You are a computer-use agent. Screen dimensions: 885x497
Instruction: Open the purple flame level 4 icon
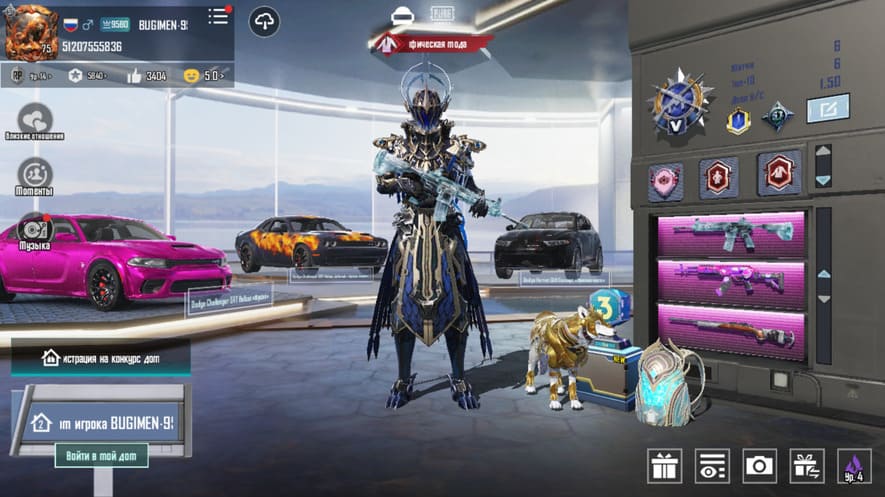[x=854, y=465]
